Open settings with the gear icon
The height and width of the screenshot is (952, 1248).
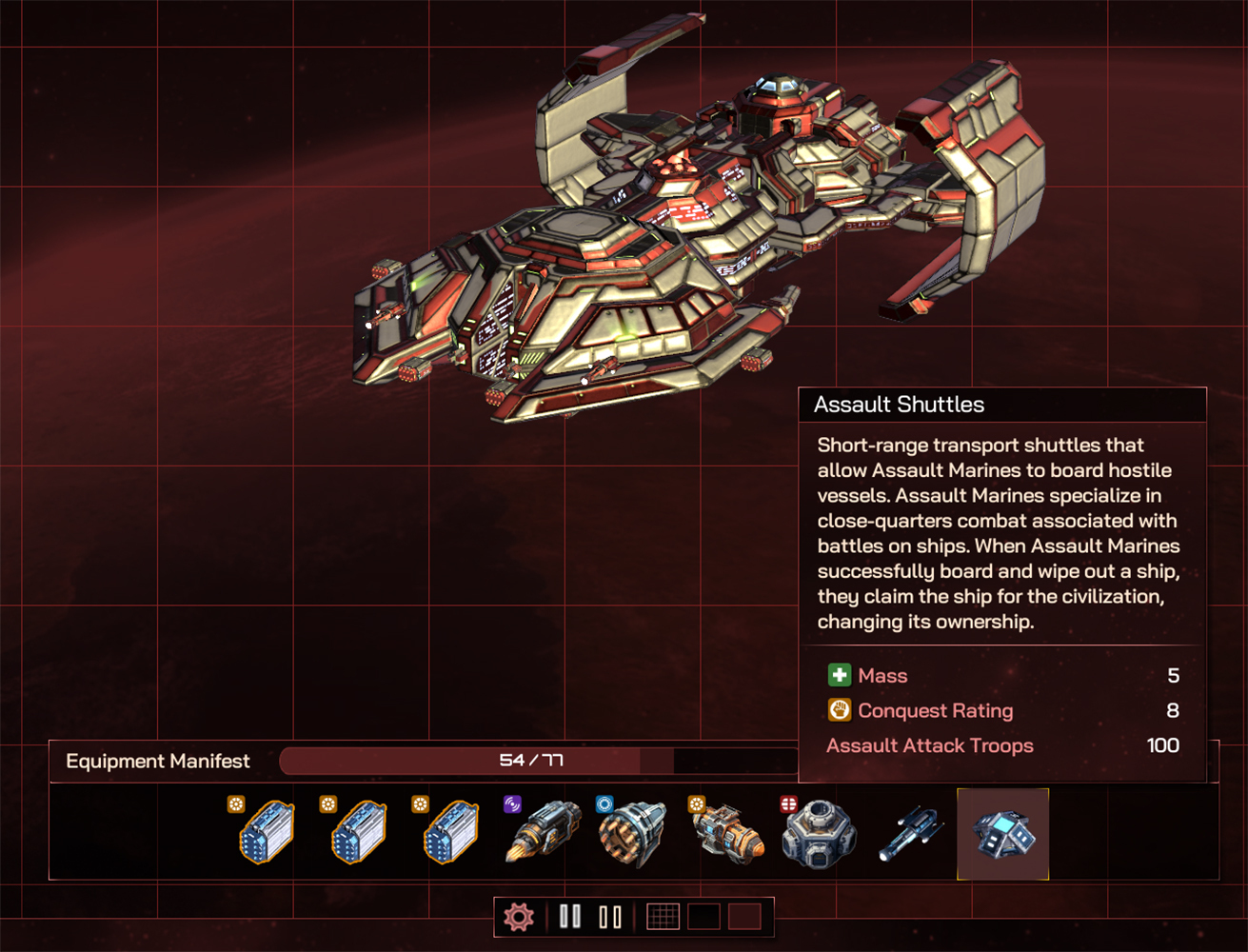(x=519, y=917)
